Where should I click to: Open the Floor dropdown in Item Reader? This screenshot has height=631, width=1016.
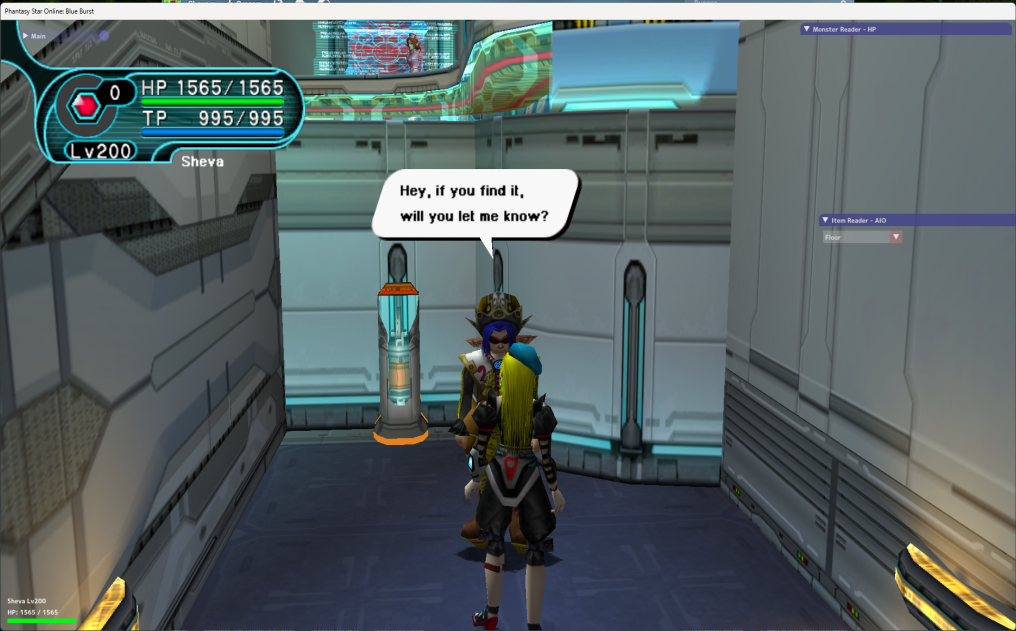(x=896, y=238)
